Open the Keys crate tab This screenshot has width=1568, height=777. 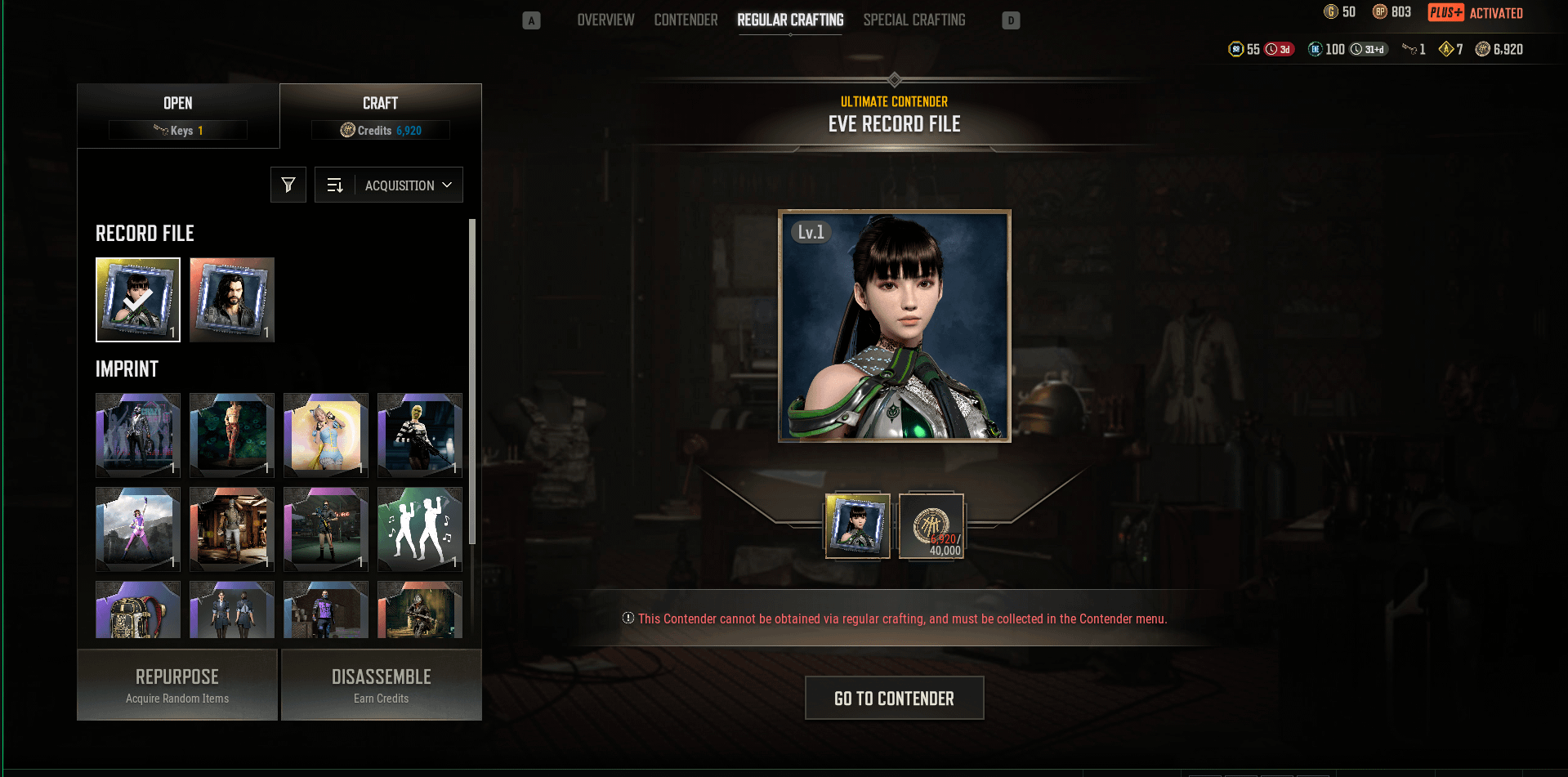178,115
